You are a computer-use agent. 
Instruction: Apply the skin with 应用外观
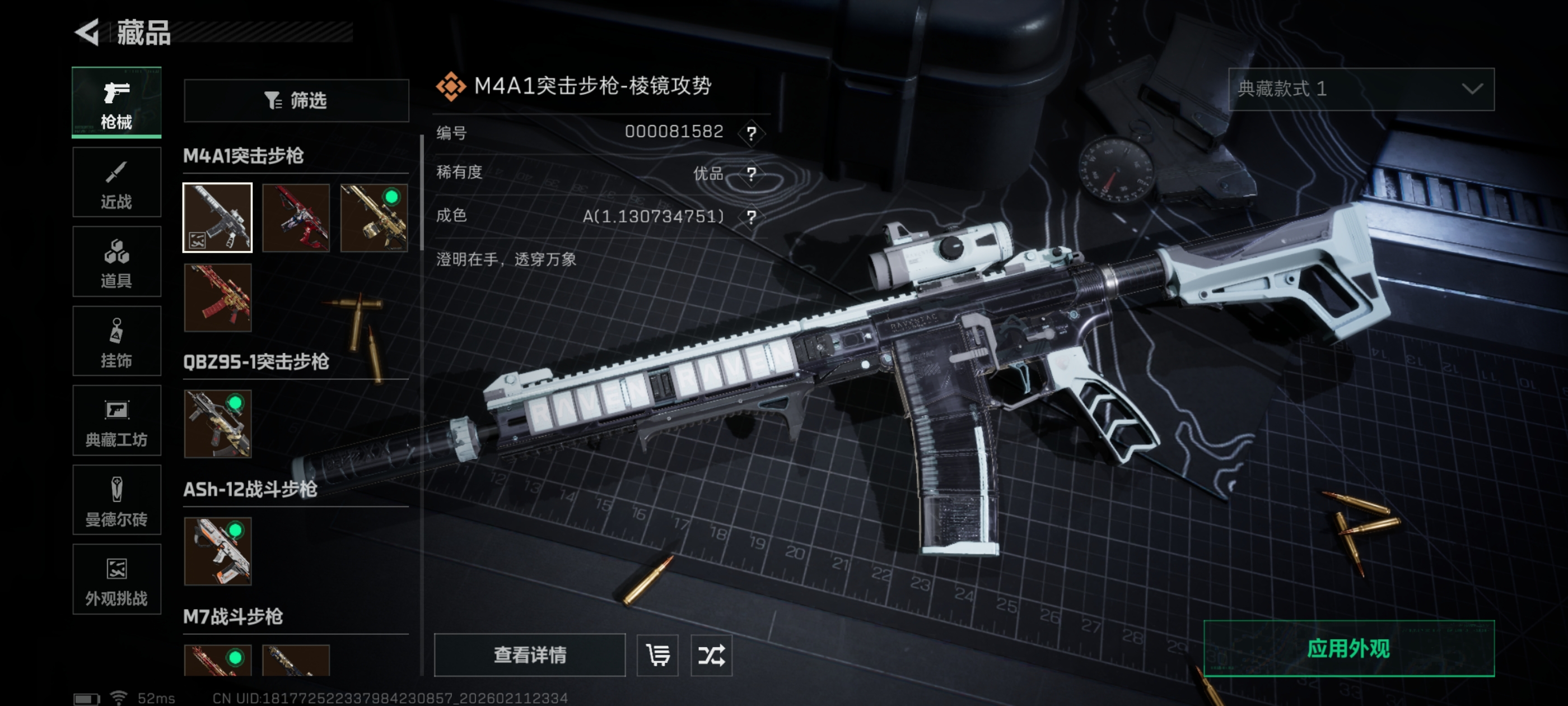(1348, 648)
